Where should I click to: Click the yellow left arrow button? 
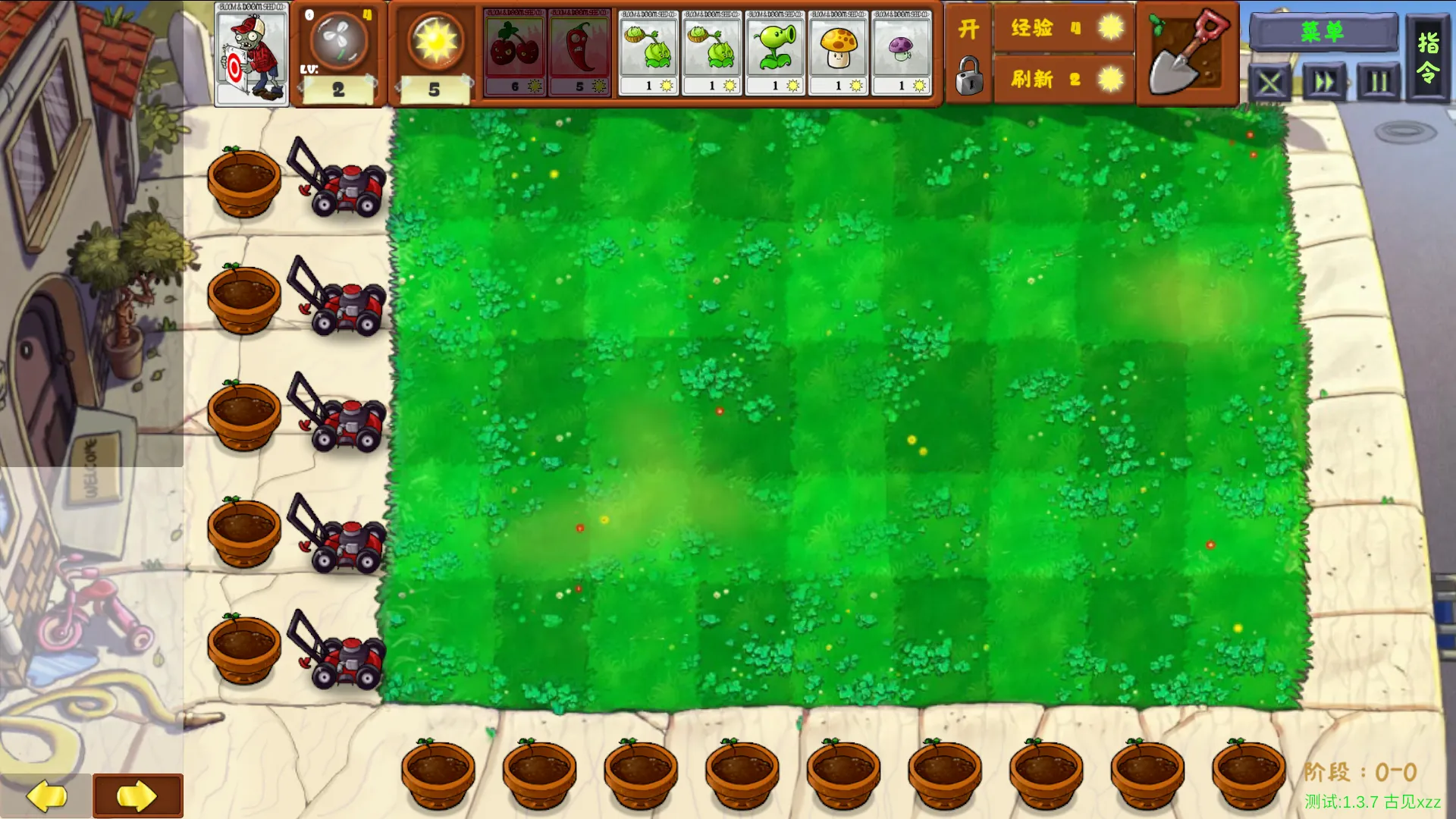point(46,795)
